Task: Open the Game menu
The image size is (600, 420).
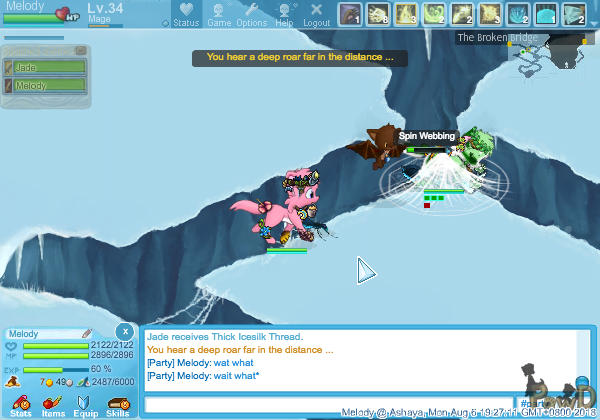Action: (x=219, y=14)
